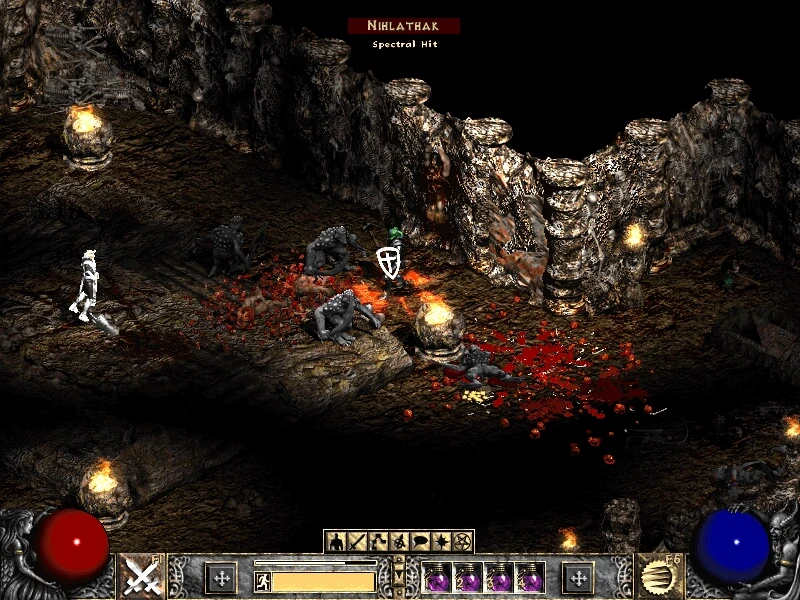
Task: Click the new skill points button
Action: [578, 577]
